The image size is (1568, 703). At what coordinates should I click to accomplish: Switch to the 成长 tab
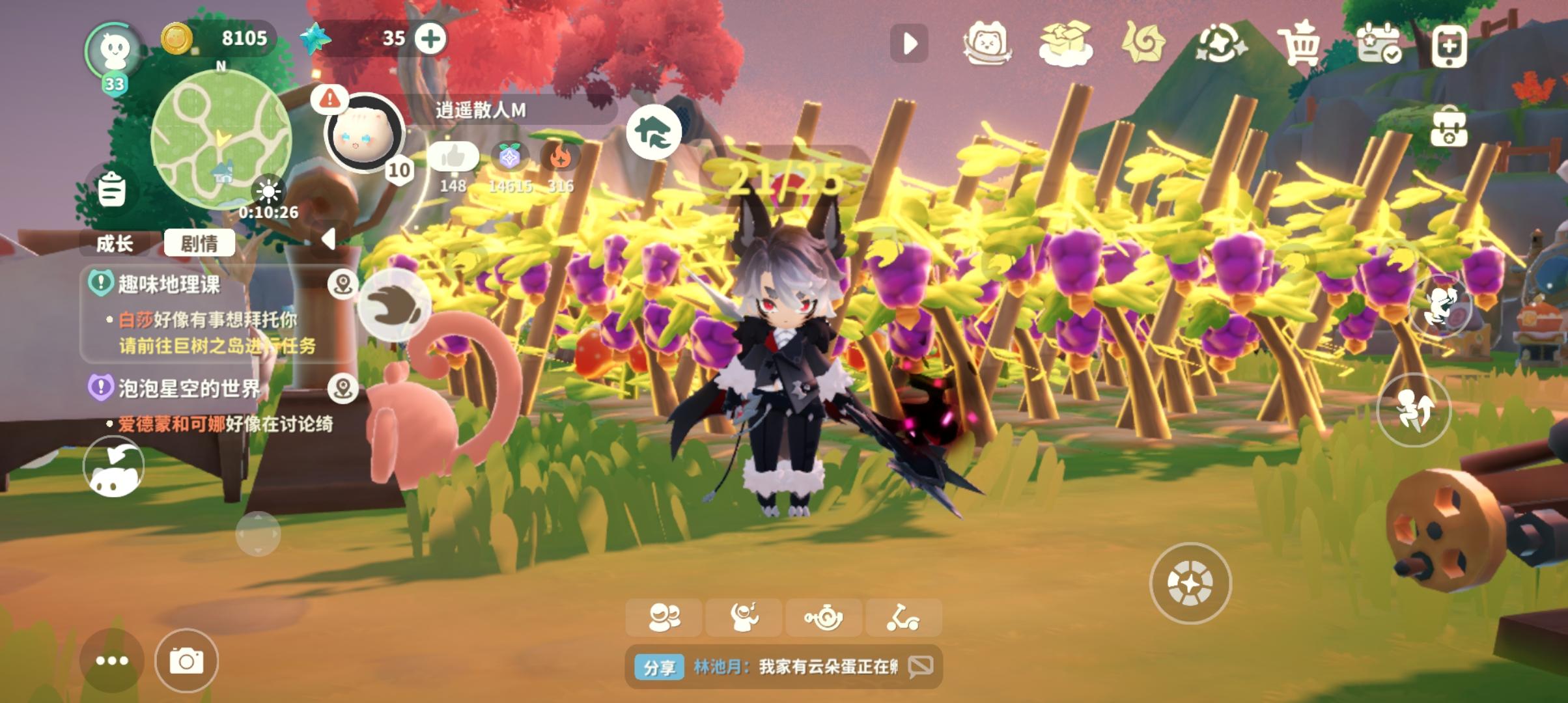coord(116,244)
